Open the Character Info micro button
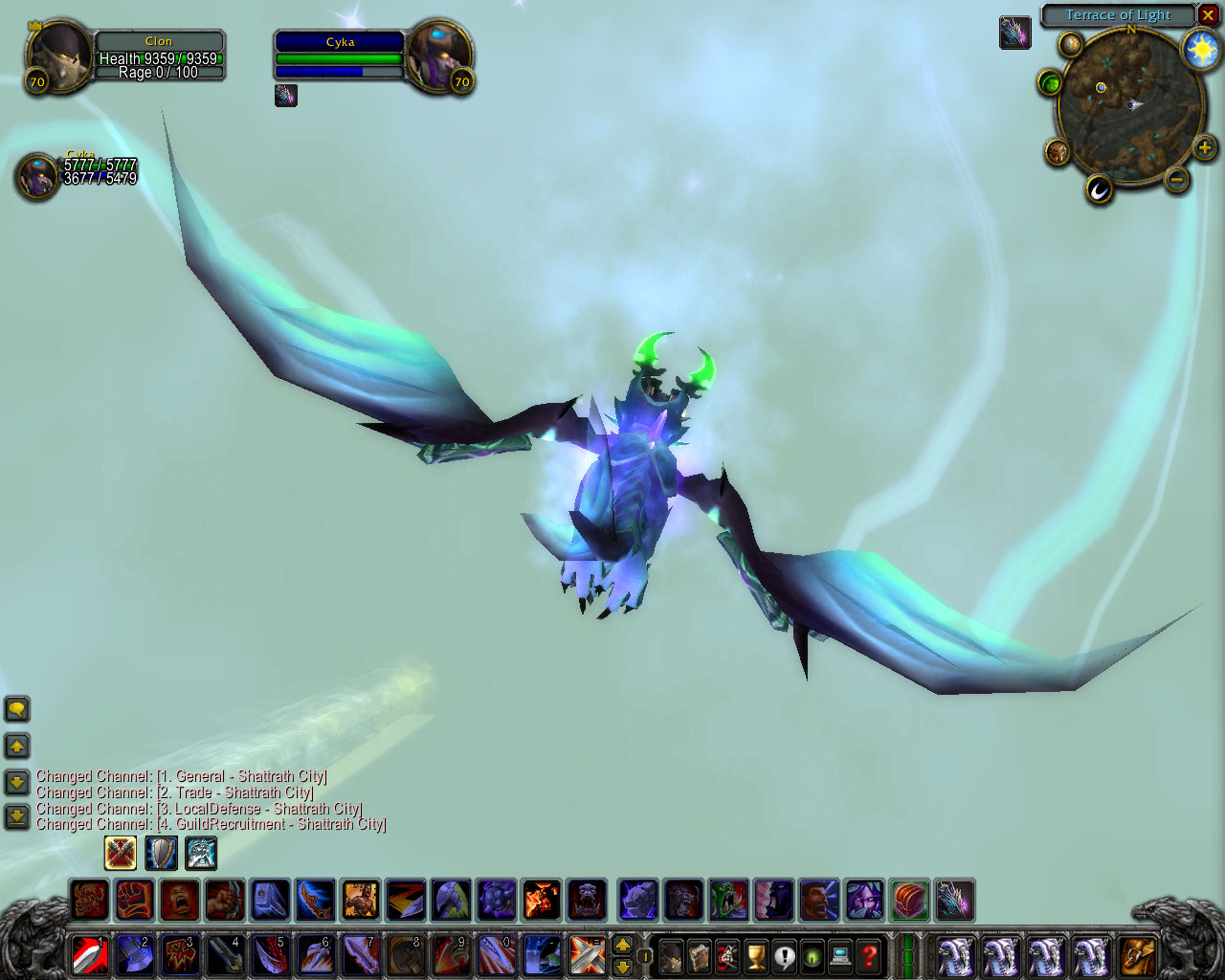 [671, 955]
